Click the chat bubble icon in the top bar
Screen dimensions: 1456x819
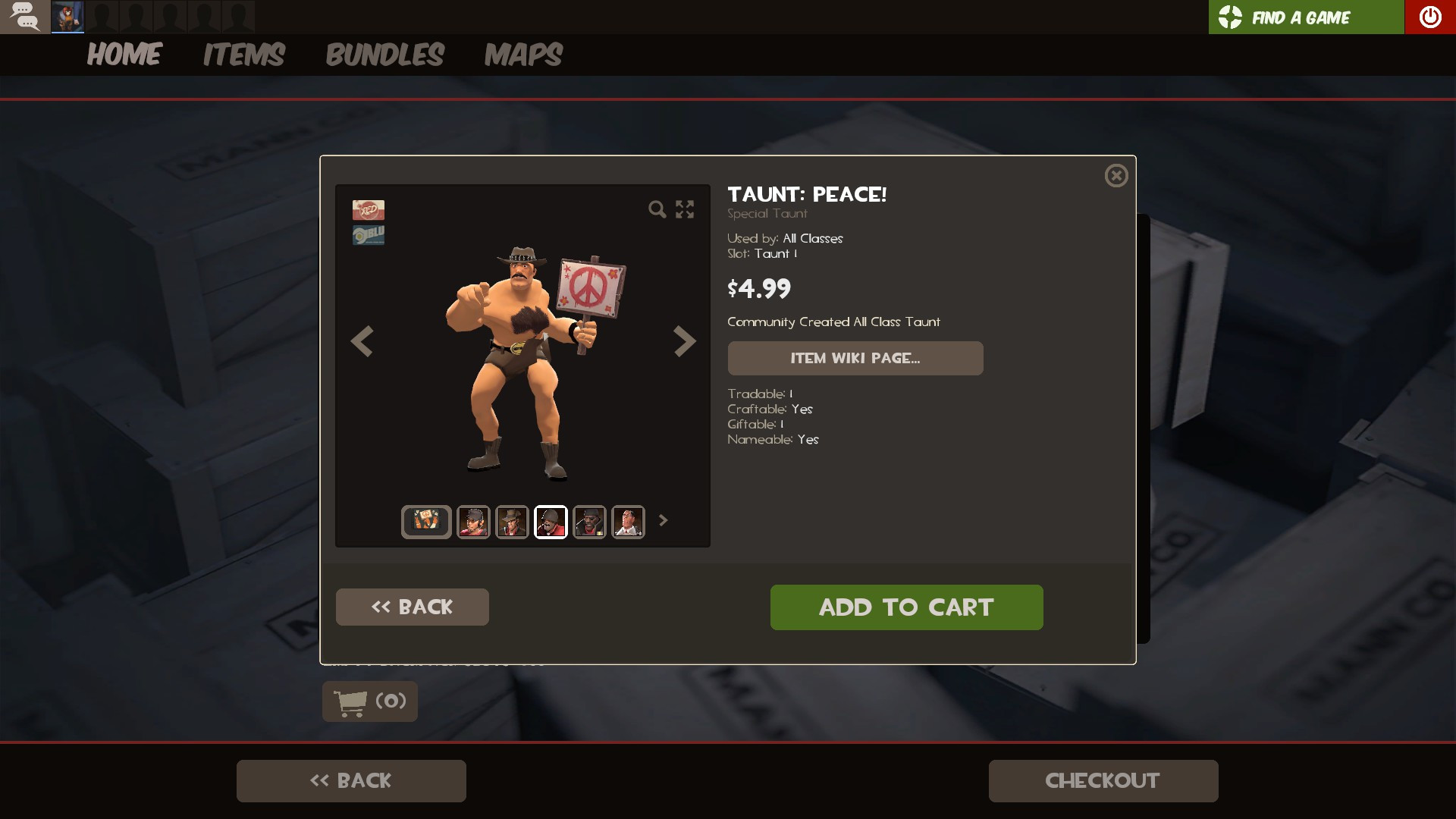(x=25, y=16)
